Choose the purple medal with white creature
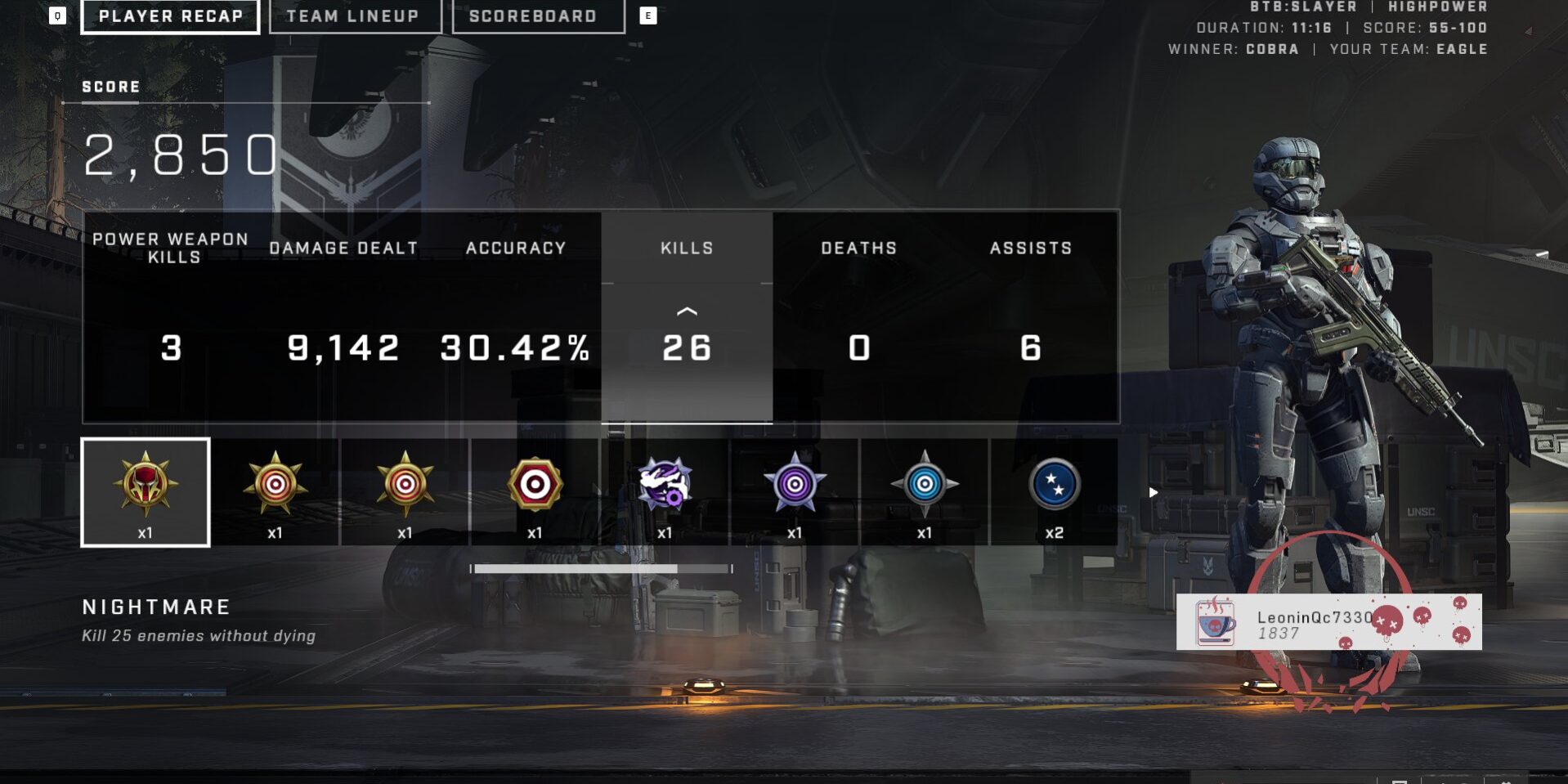The image size is (1568, 784). pos(665,492)
